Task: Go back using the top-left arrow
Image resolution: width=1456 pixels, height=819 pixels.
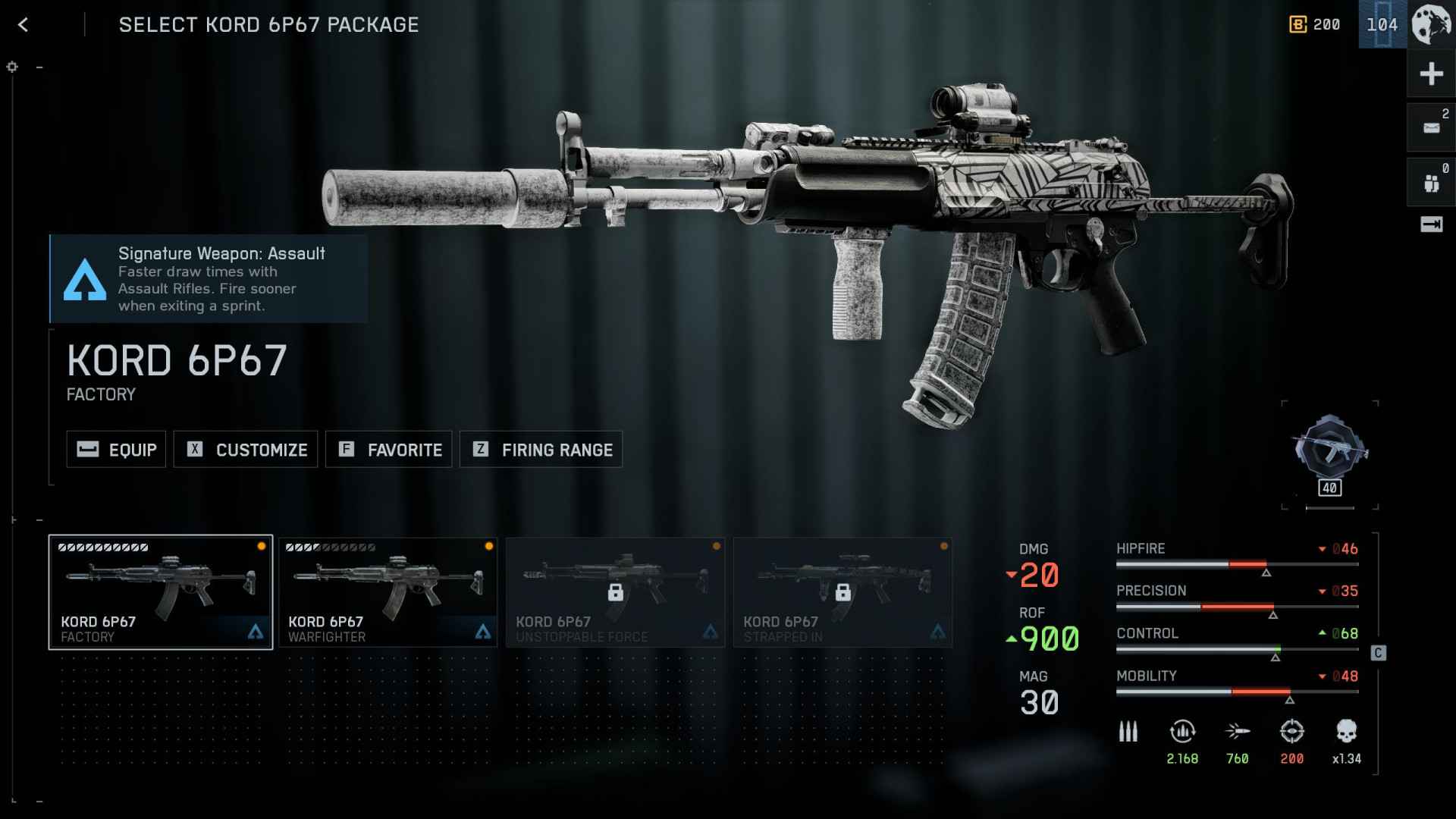Action: 24,25
